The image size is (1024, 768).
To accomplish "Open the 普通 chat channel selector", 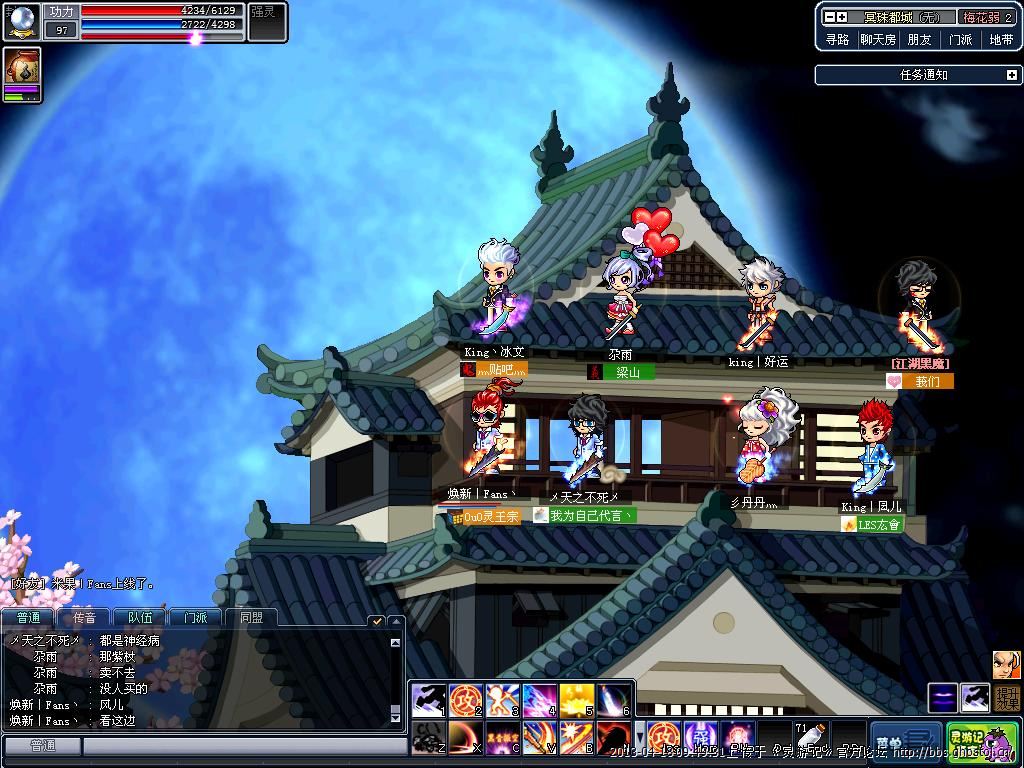I will (x=42, y=746).
